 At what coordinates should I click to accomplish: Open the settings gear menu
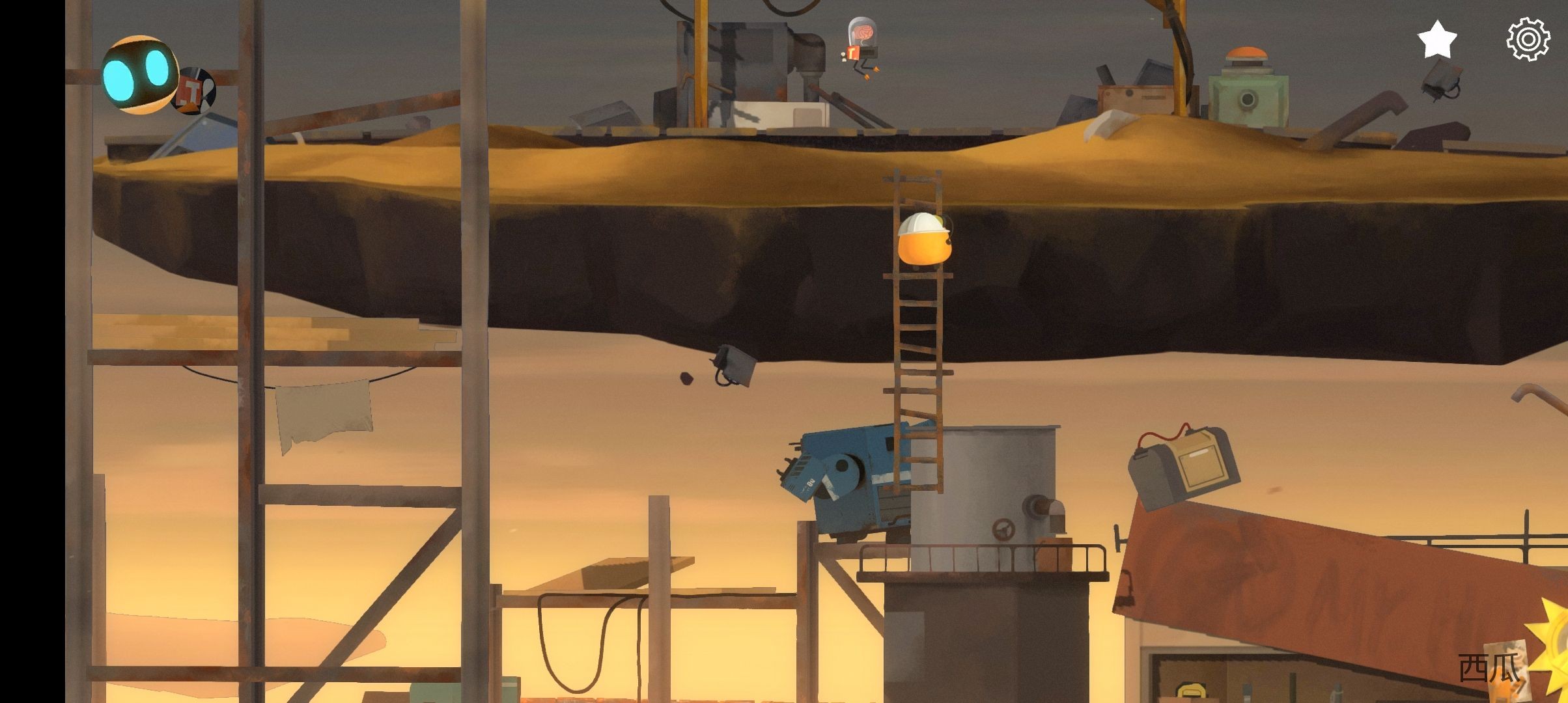[x=1528, y=40]
